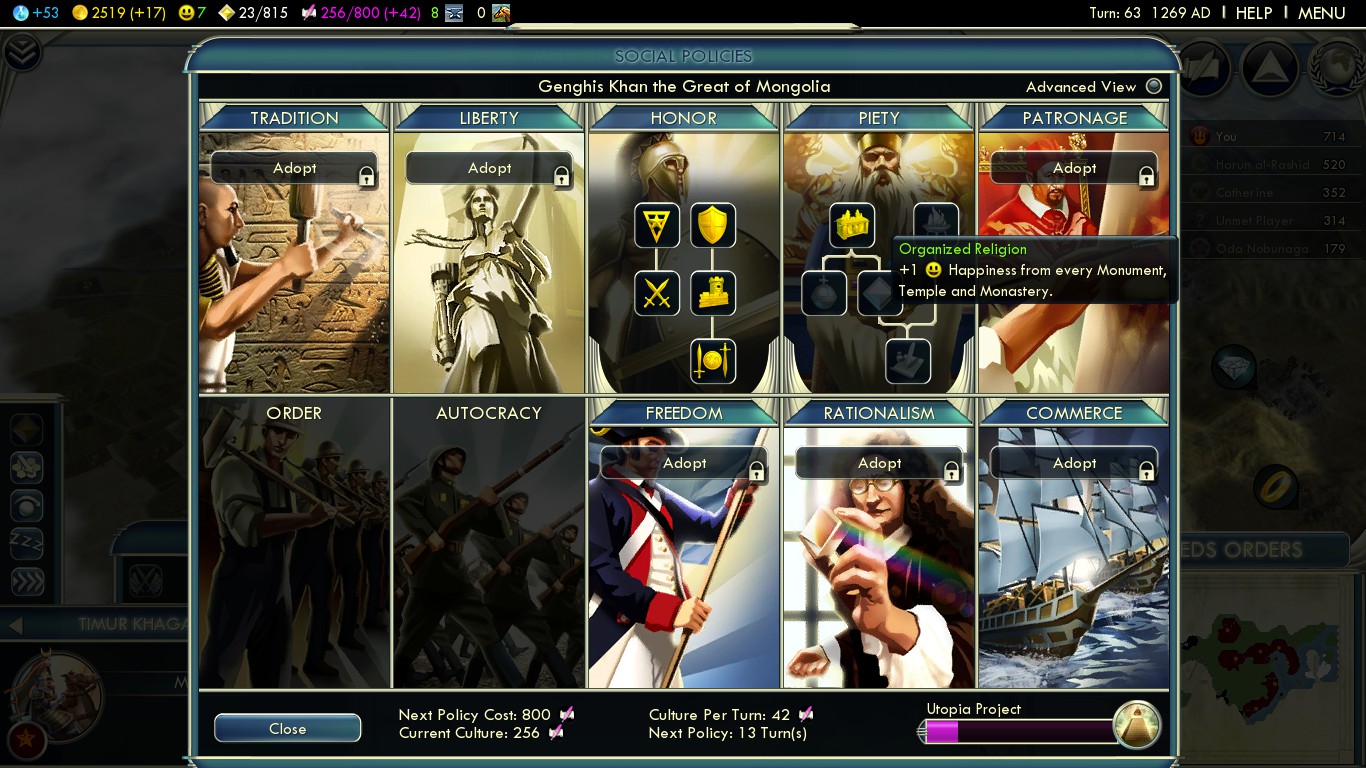
Task: Toggle the Advanced View option
Action: pos(1154,86)
